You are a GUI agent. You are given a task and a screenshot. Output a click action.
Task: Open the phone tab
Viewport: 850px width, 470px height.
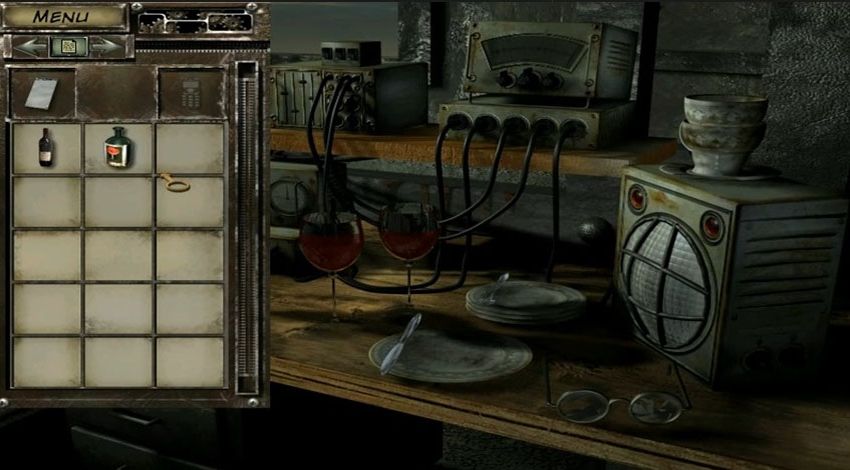click(x=190, y=93)
